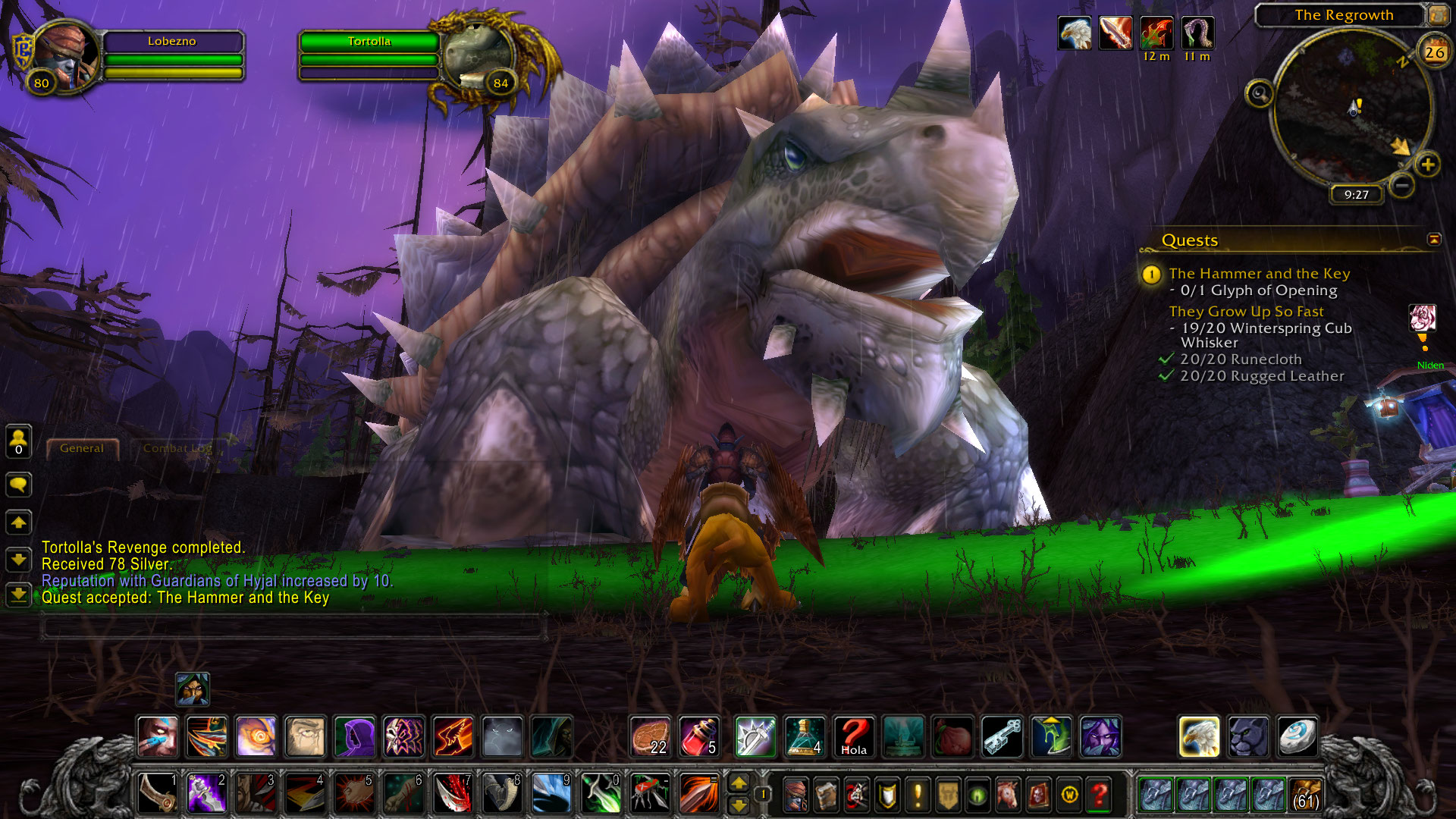Use the silver skeleton key item
Image resolution: width=1456 pixels, height=819 pixels.
tap(1003, 736)
